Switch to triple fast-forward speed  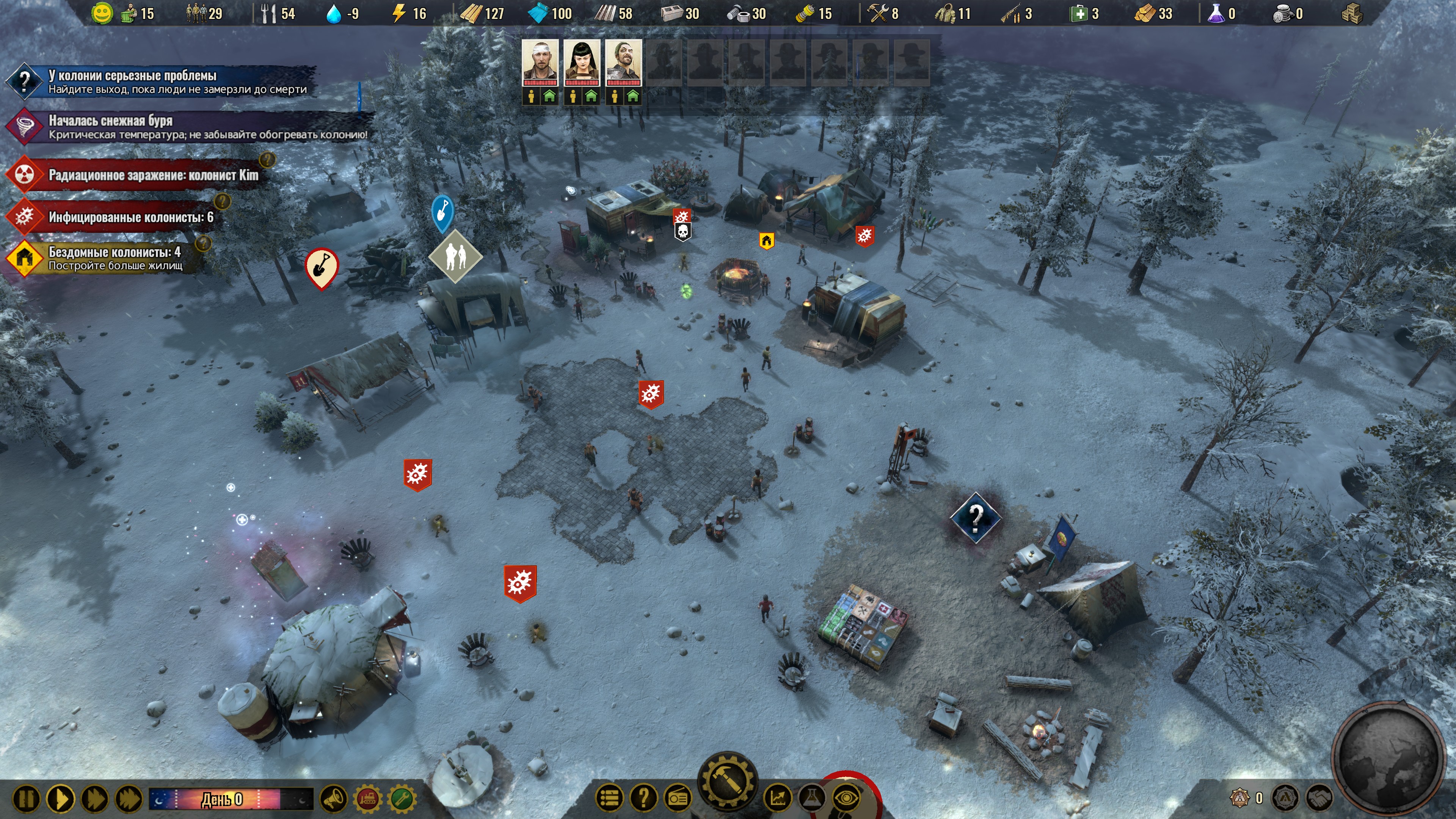pos(129,799)
